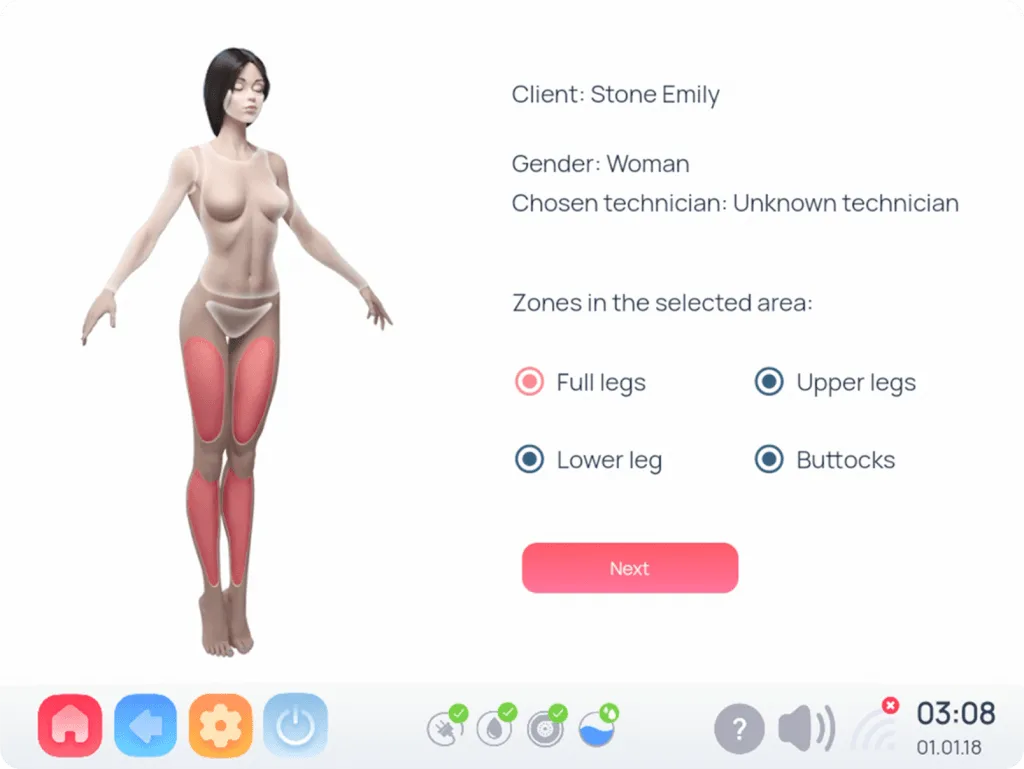Pick the Lower leg zone option
The height and width of the screenshot is (769, 1024).
tap(529, 460)
